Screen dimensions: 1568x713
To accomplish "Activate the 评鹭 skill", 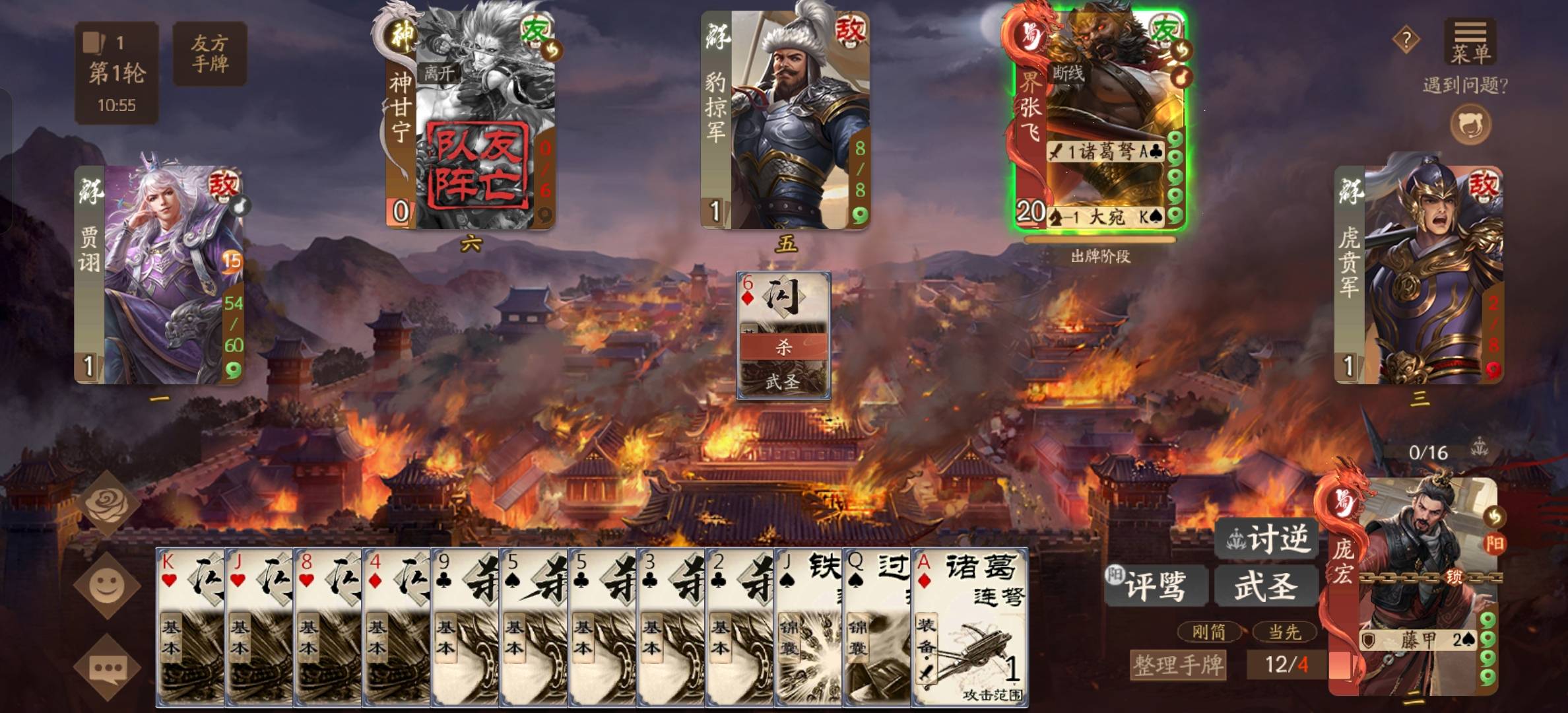I will pos(1156,585).
